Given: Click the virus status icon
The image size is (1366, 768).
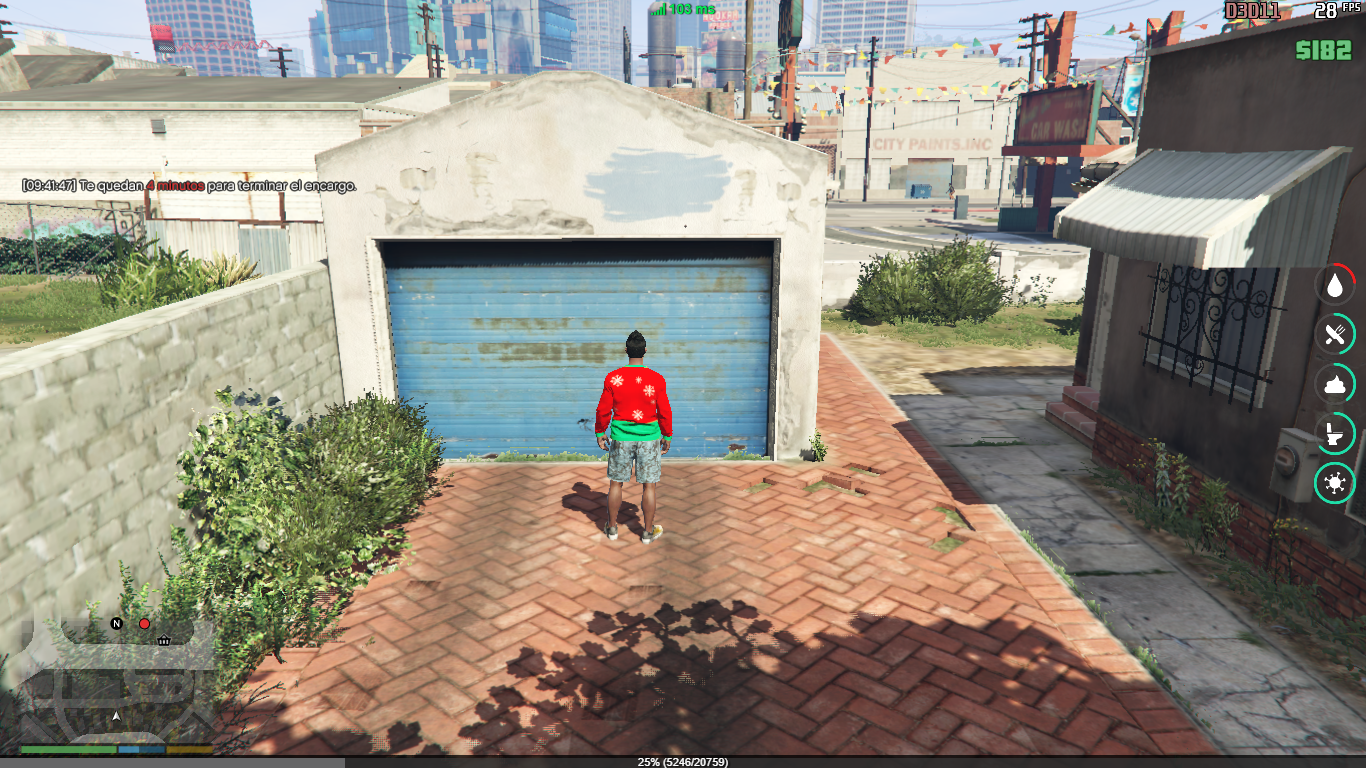Looking at the screenshot, I should [x=1334, y=484].
